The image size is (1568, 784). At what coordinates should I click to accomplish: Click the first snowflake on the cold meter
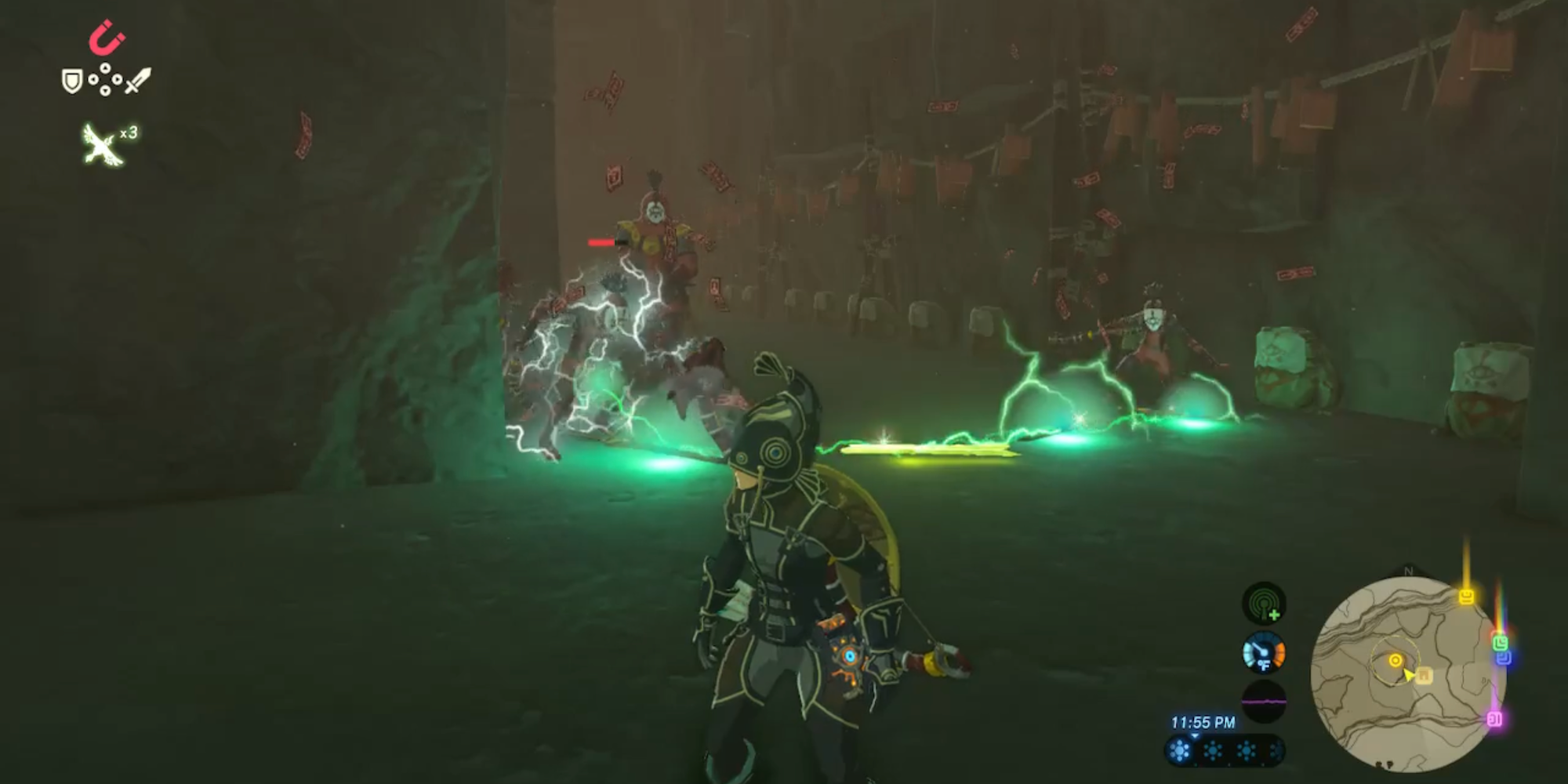coord(1179,751)
